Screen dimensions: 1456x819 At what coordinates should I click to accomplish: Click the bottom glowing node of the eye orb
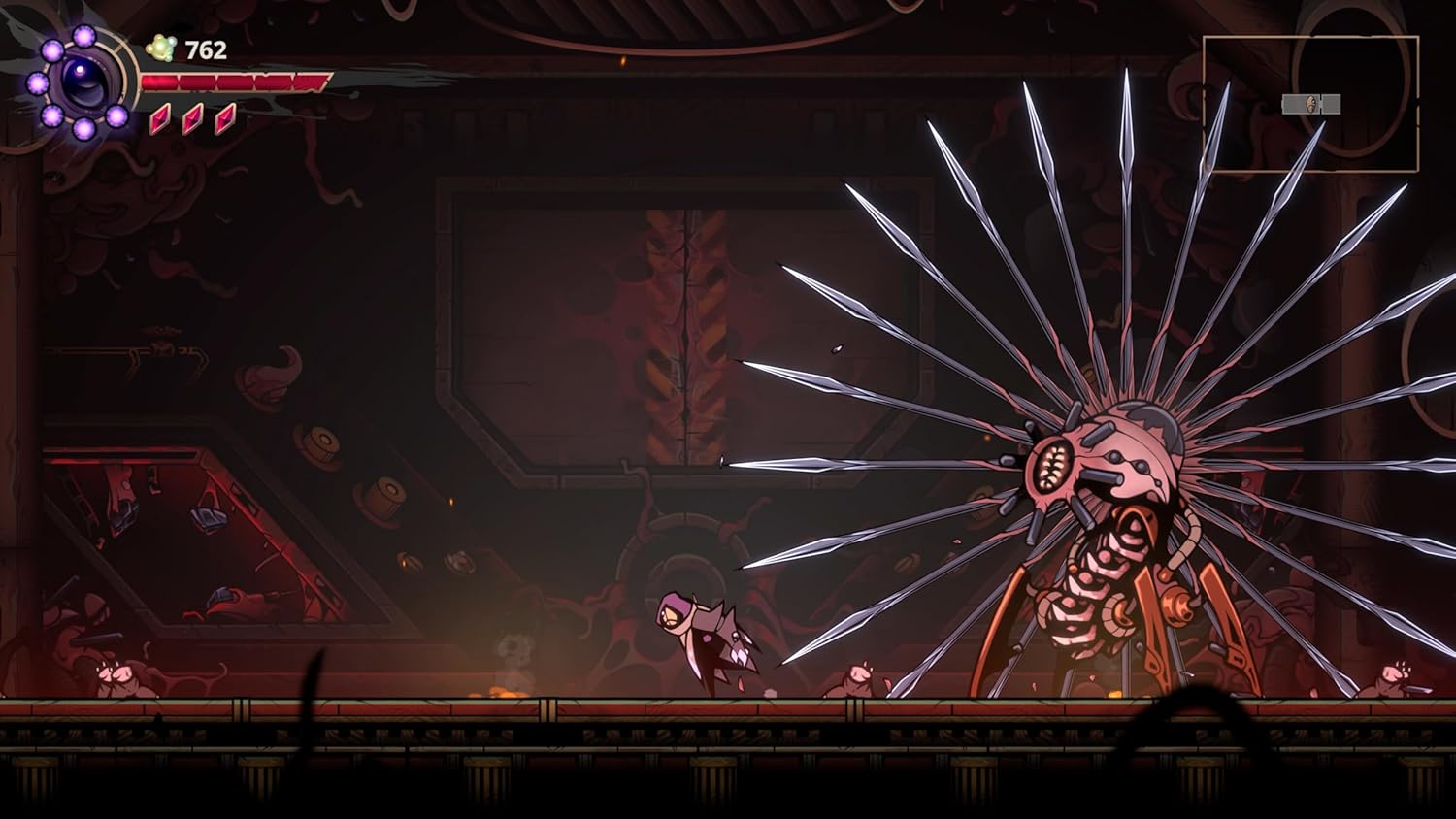click(x=83, y=129)
